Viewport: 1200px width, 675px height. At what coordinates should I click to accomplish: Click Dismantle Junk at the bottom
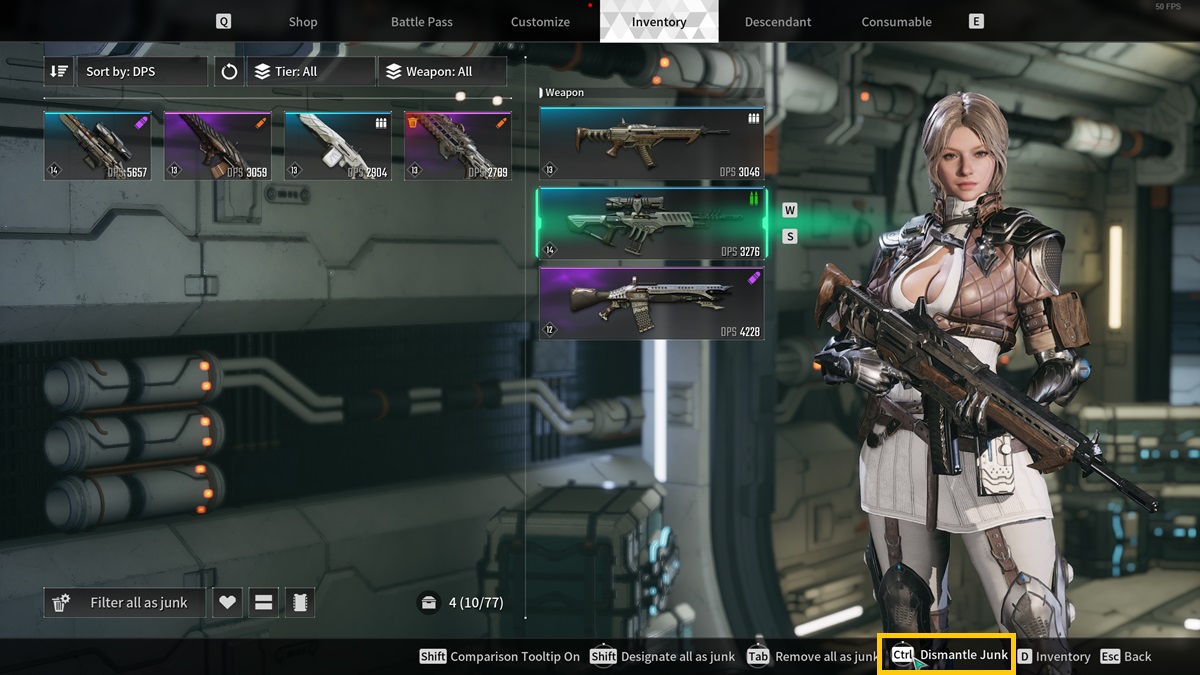point(947,655)
